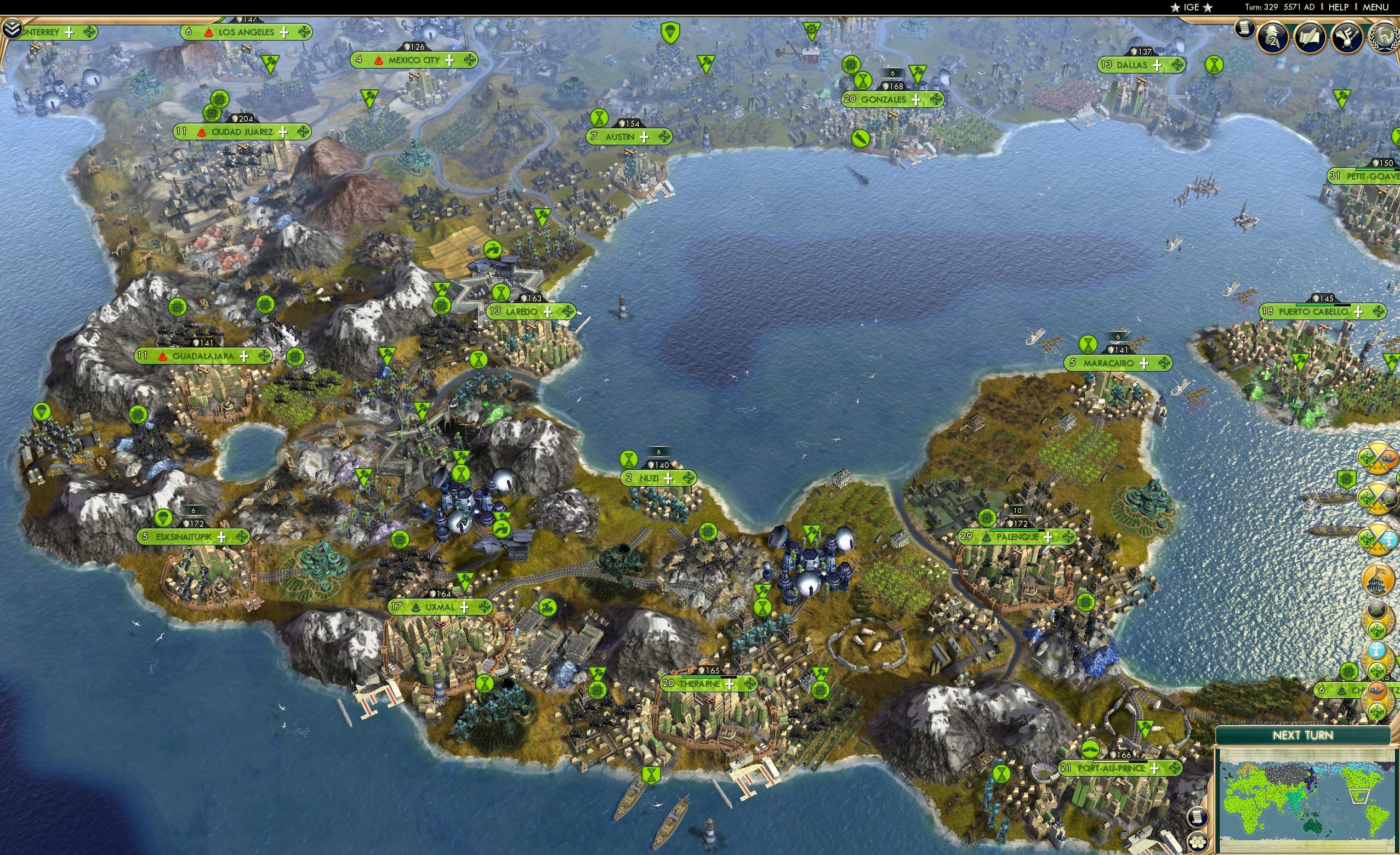Click the plus on Austin's city banner

[x=644, y=137]
